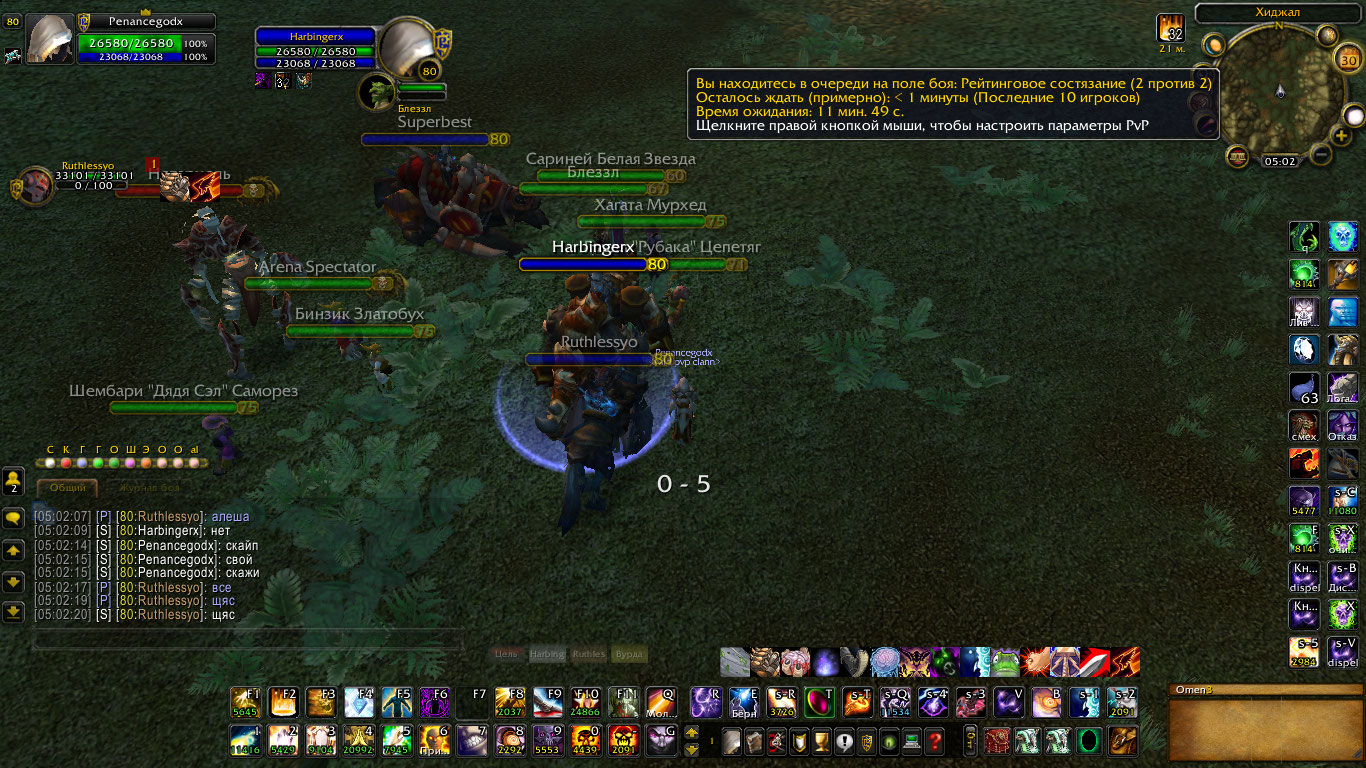
Task: Open the gold trophy achievements button
Action: (821, 741)
